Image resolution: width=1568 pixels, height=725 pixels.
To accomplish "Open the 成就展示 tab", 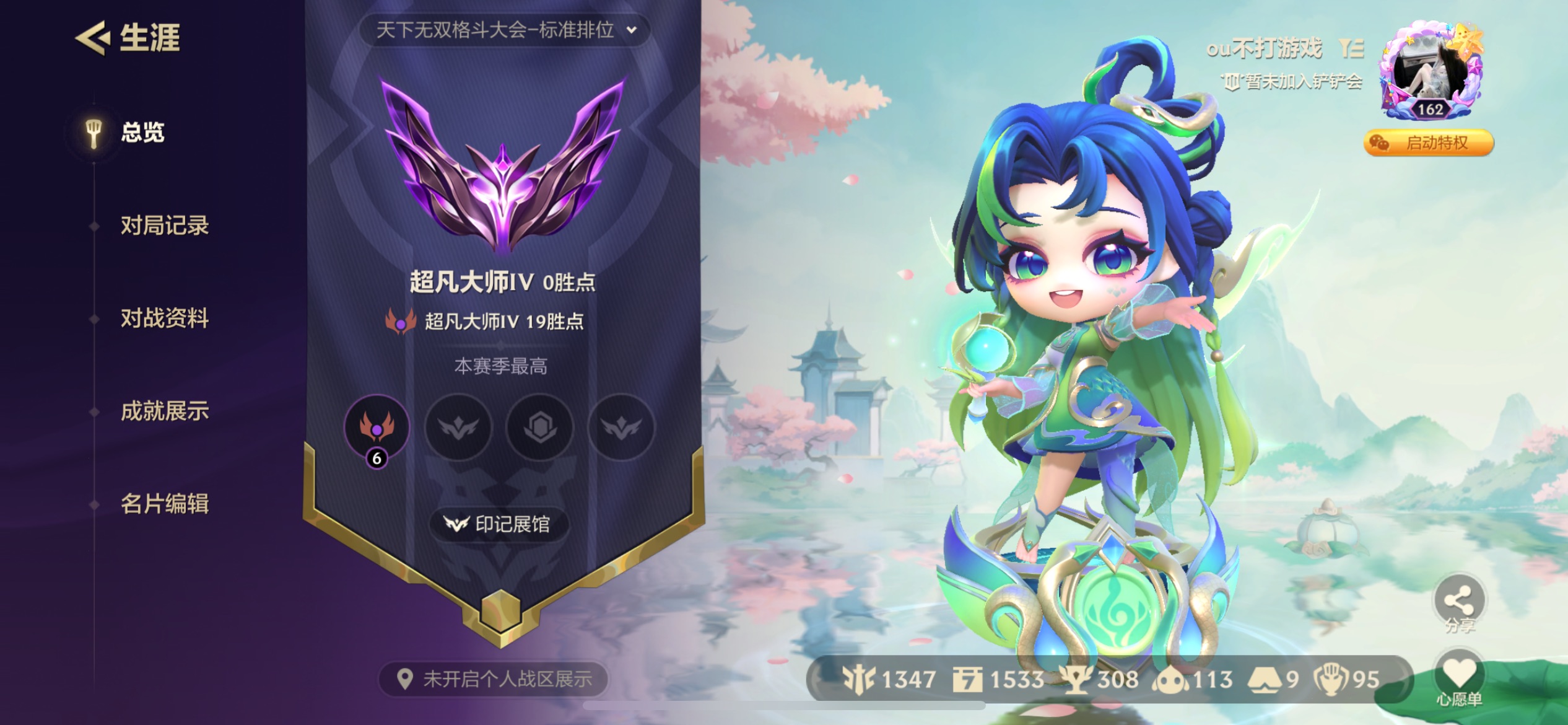I will [x=166, y=411].
